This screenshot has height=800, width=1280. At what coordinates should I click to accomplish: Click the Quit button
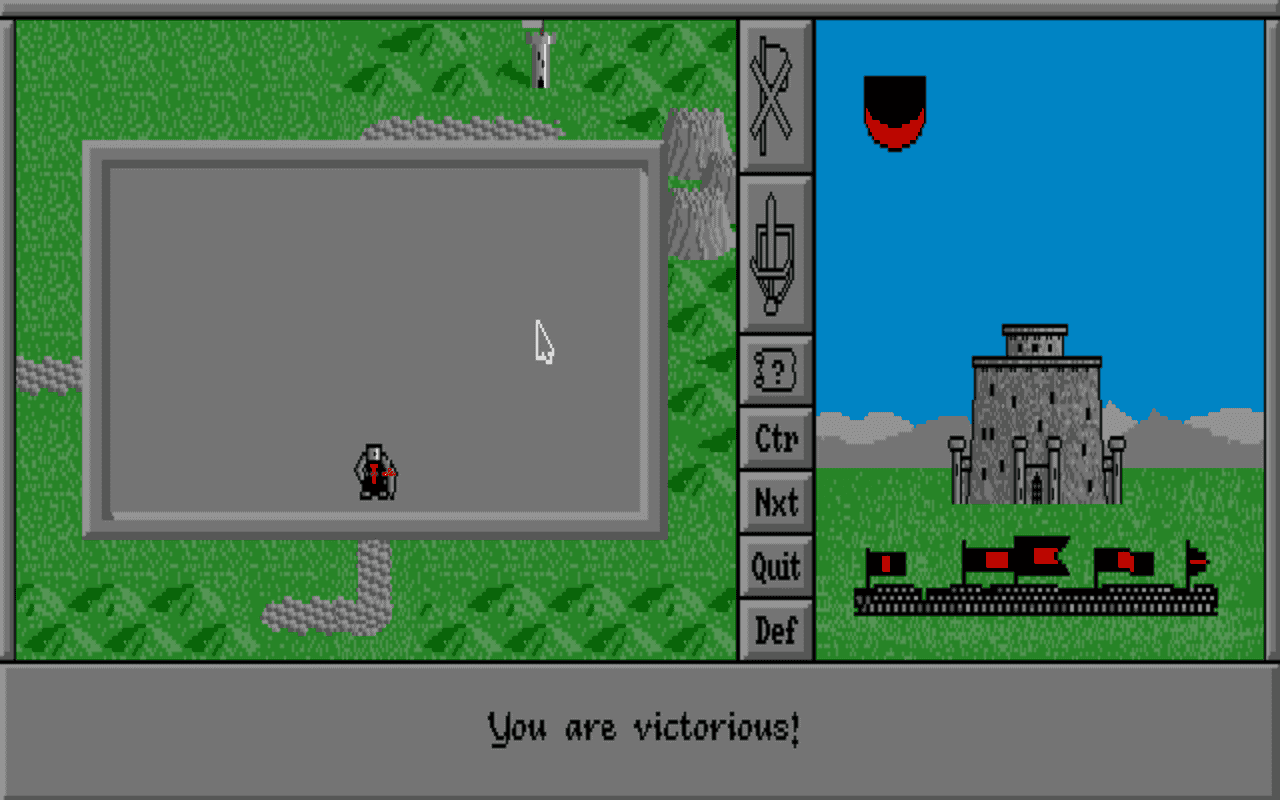click(x=775, y=567)
